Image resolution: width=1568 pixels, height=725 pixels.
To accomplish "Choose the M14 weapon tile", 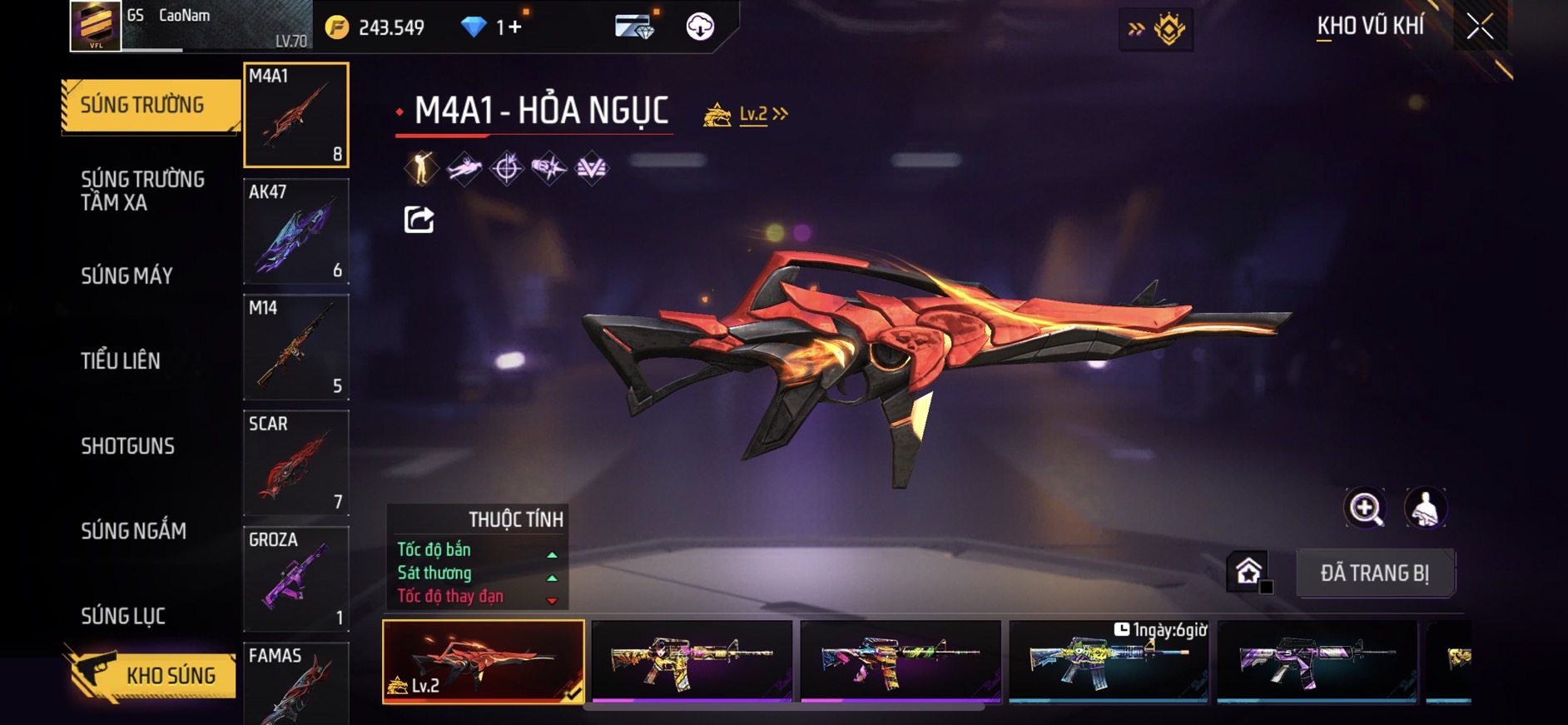I will [295, 347].
